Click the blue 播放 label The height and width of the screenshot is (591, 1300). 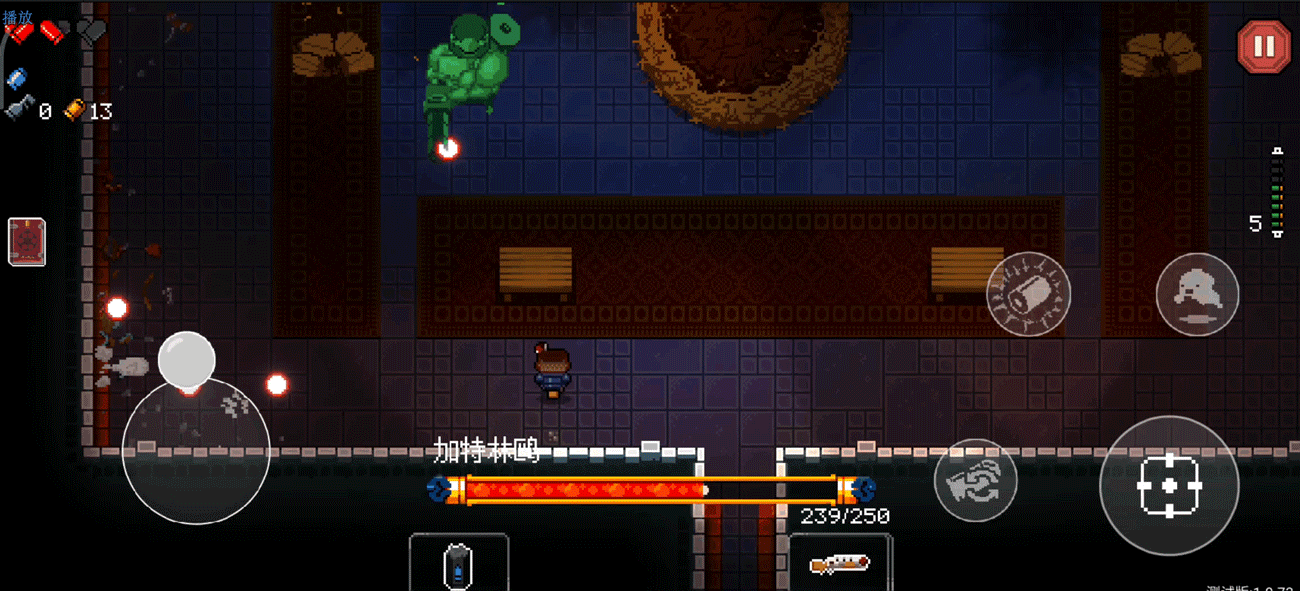click(x=17, y=17)
